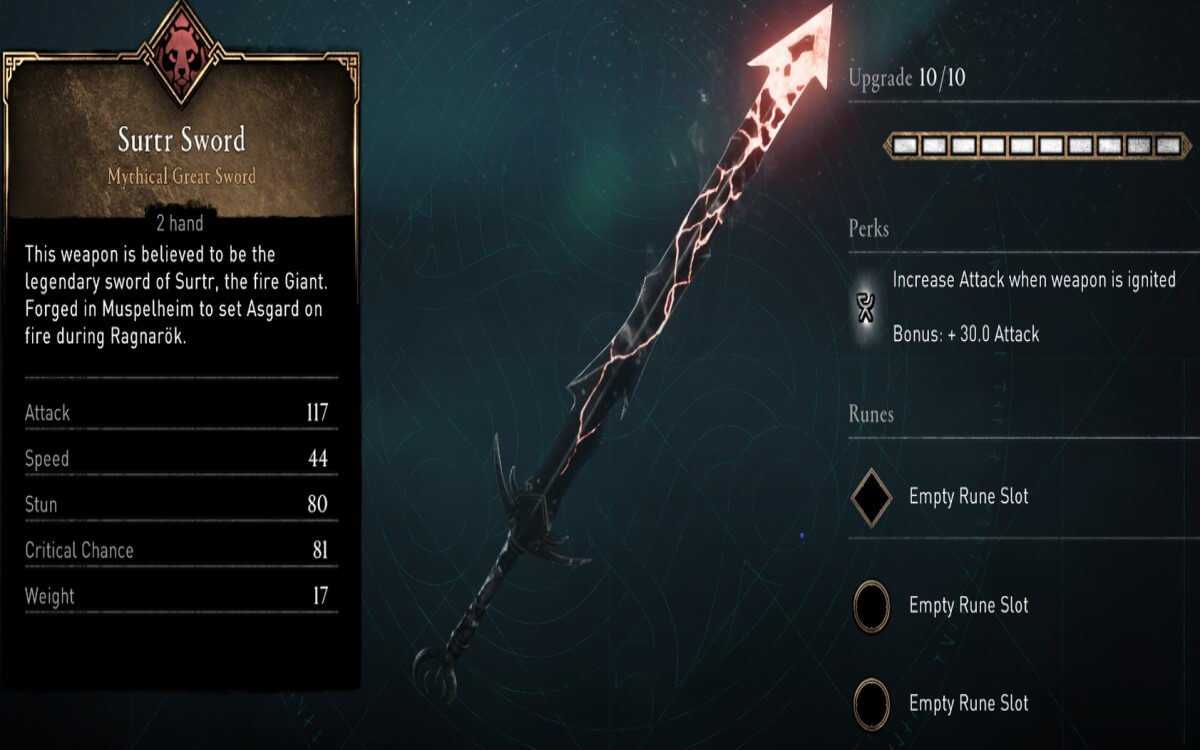Select the diamond-shaped empty rune slot
The height and width of the screenshot is (750, 1200).
click(871, 497)
